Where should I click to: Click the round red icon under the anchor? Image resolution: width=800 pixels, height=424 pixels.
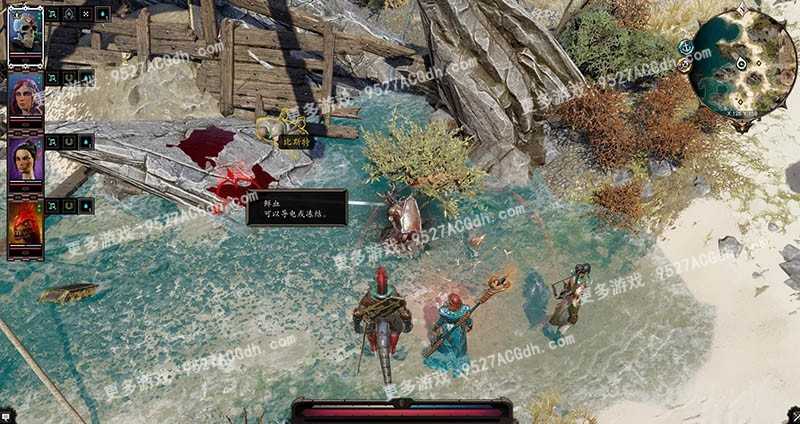tap(685, 65)
